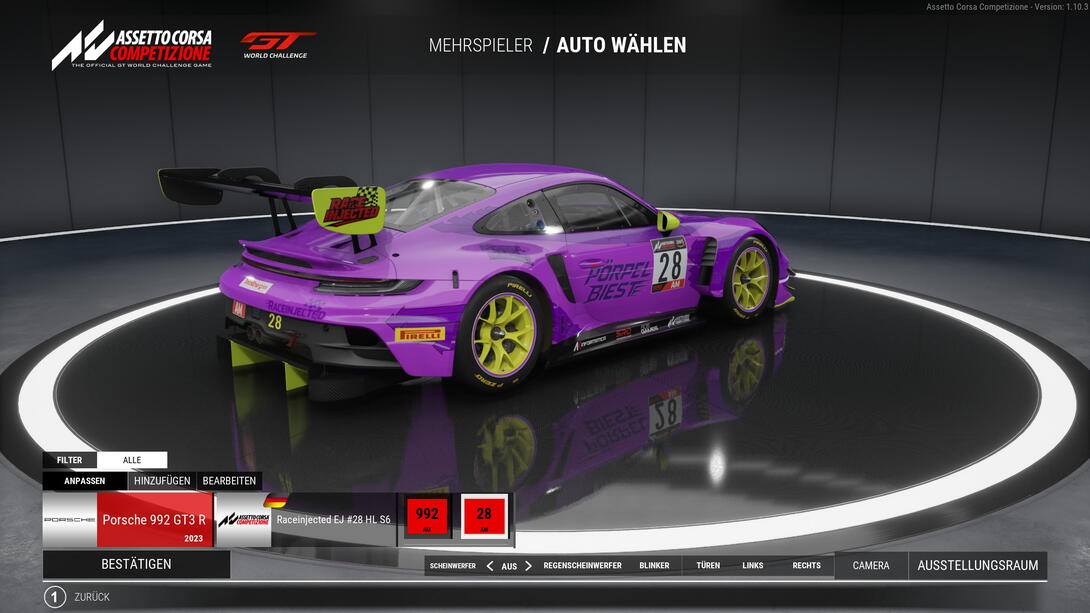This screenshot has height=613, width=1090.
Task: Pick the red 28 number plate tile
Action: pyautogui.click(x=484, y=516)
